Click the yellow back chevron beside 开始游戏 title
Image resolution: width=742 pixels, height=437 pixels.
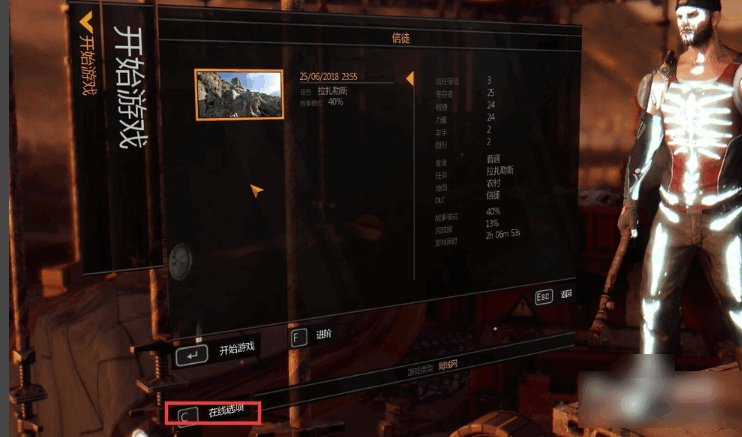coord(86,18)
